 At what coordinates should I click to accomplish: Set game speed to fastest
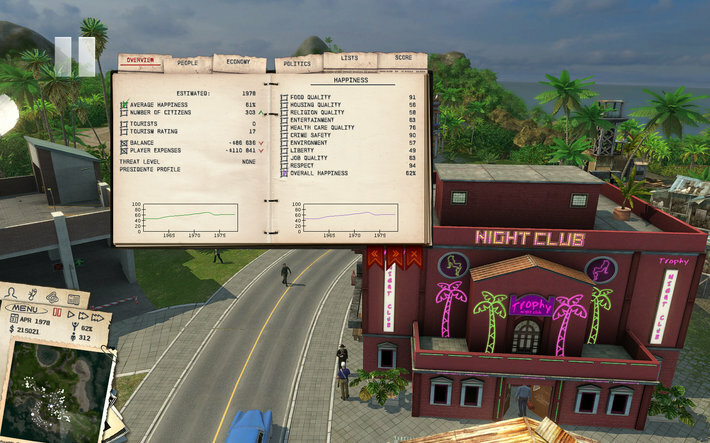coord(98,314)
